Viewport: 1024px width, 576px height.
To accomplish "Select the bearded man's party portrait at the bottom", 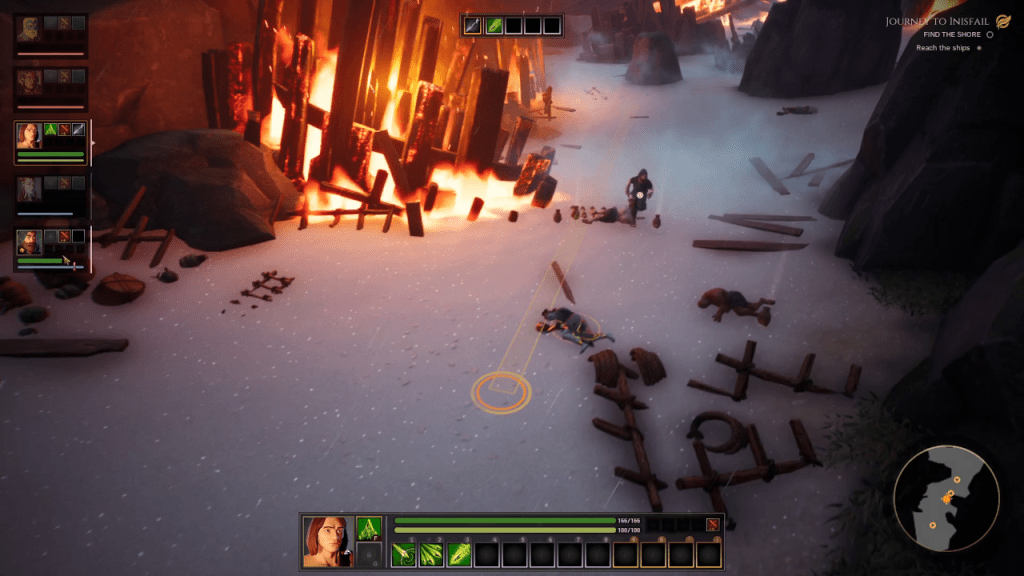I will [29, 243].
